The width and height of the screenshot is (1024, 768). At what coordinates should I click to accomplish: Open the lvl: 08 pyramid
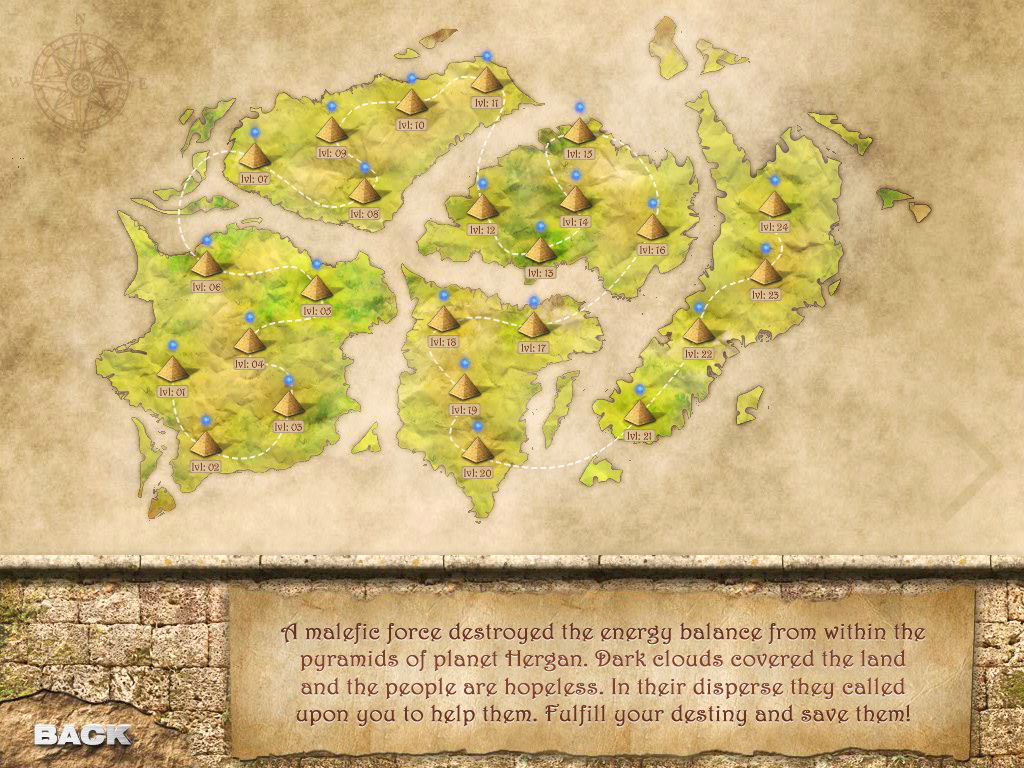tap(364, 192)
